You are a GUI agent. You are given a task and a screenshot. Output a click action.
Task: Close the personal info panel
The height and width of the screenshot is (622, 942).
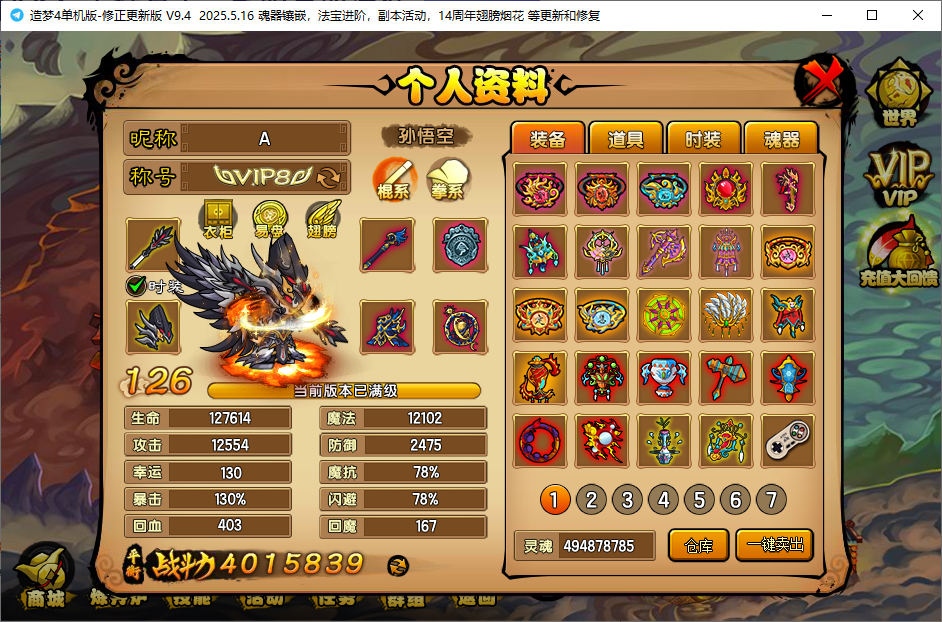820,82
